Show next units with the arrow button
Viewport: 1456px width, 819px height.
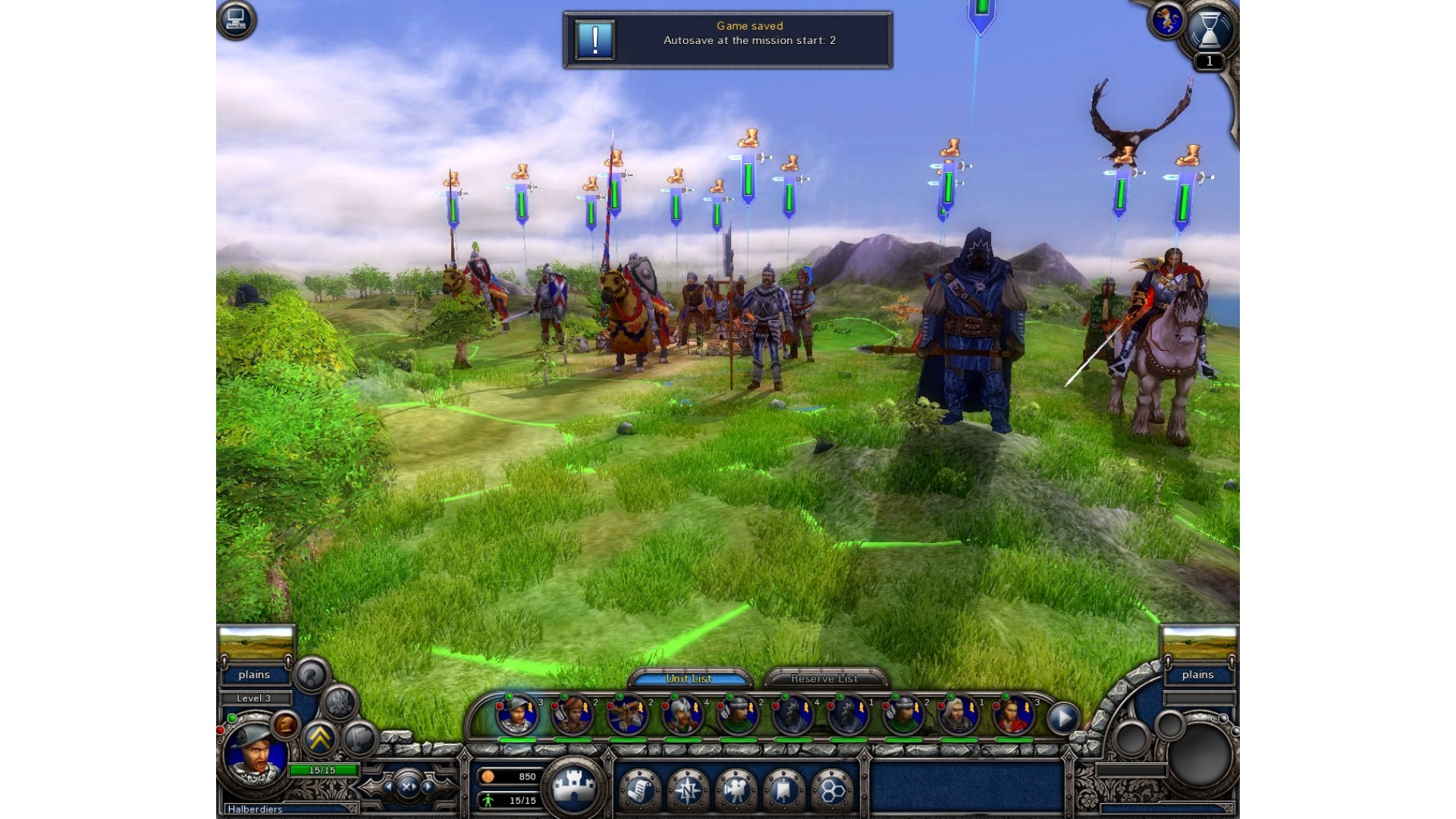tap(1063, 717)
